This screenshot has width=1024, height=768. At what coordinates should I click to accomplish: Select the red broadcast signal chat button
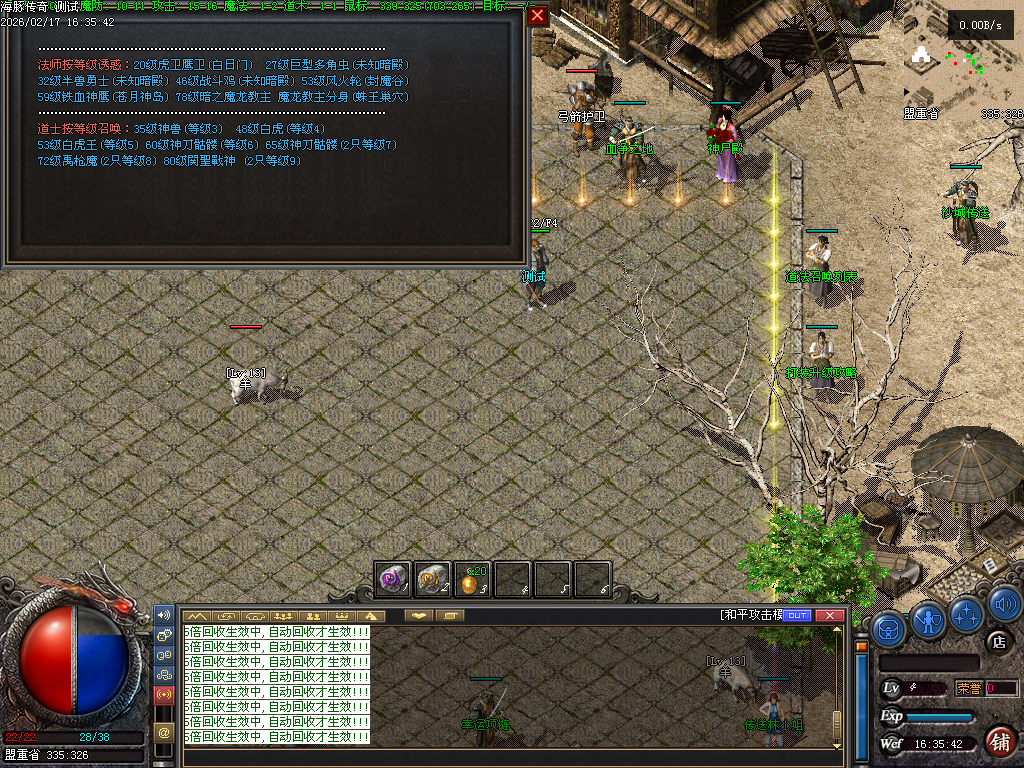click(164, 693)
